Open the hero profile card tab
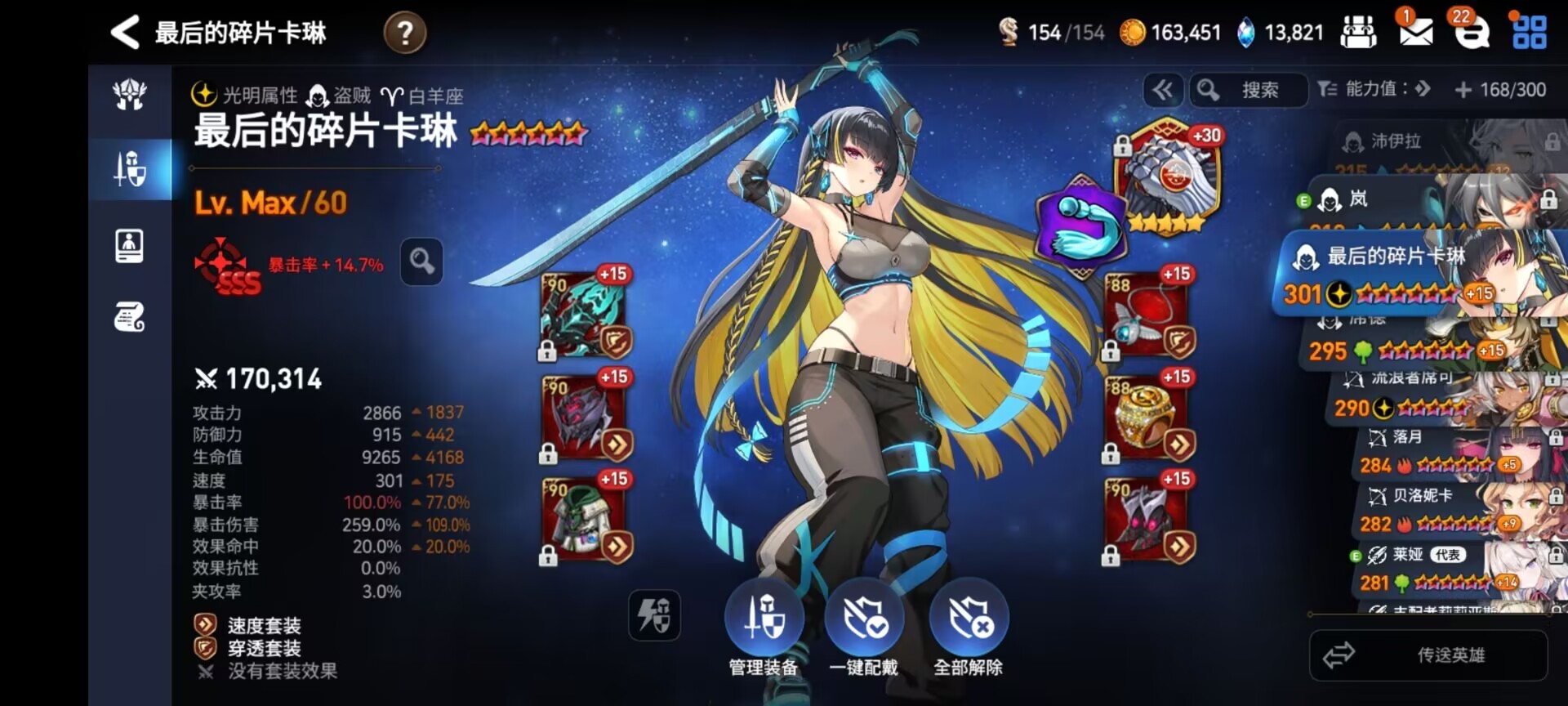 (130, 245)
